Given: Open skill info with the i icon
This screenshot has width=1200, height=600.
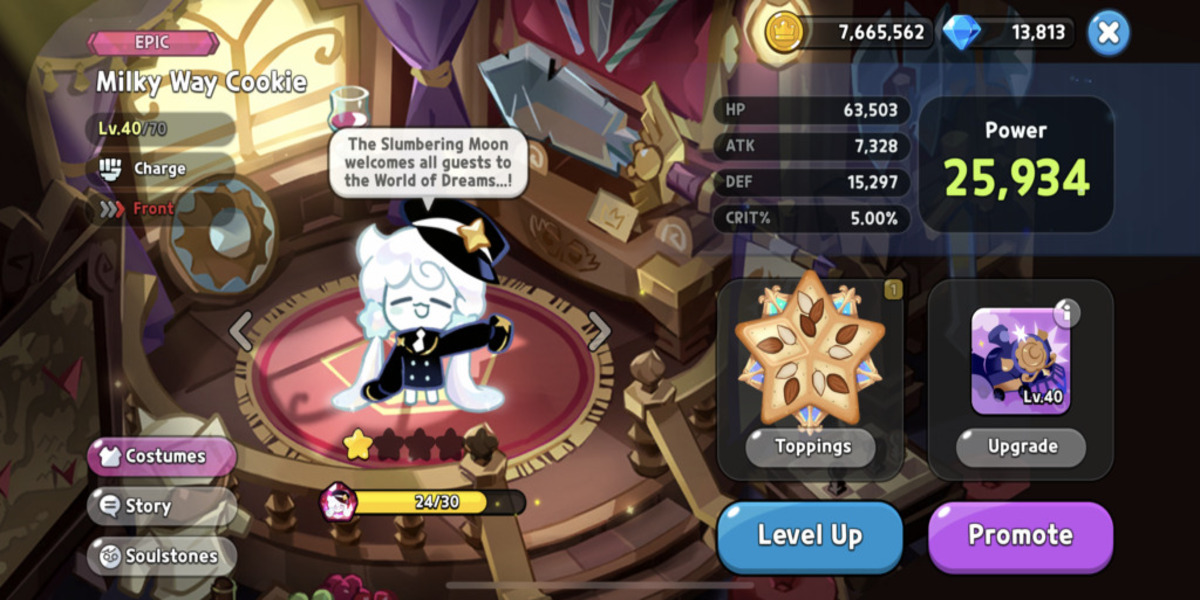Looking at the screenshot, I should (x=1067, y=314).
